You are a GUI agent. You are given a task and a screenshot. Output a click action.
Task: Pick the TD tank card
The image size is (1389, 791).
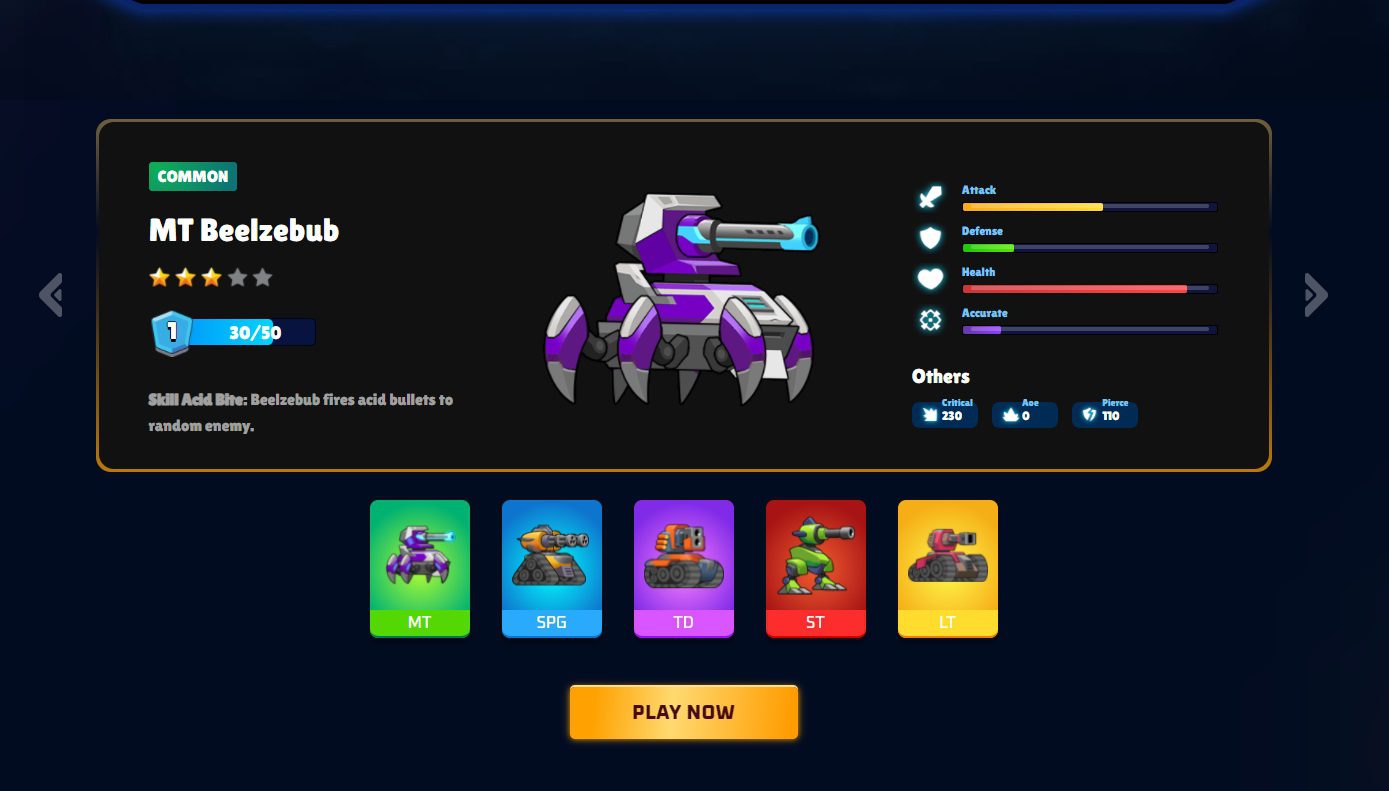tap(684, 568)
